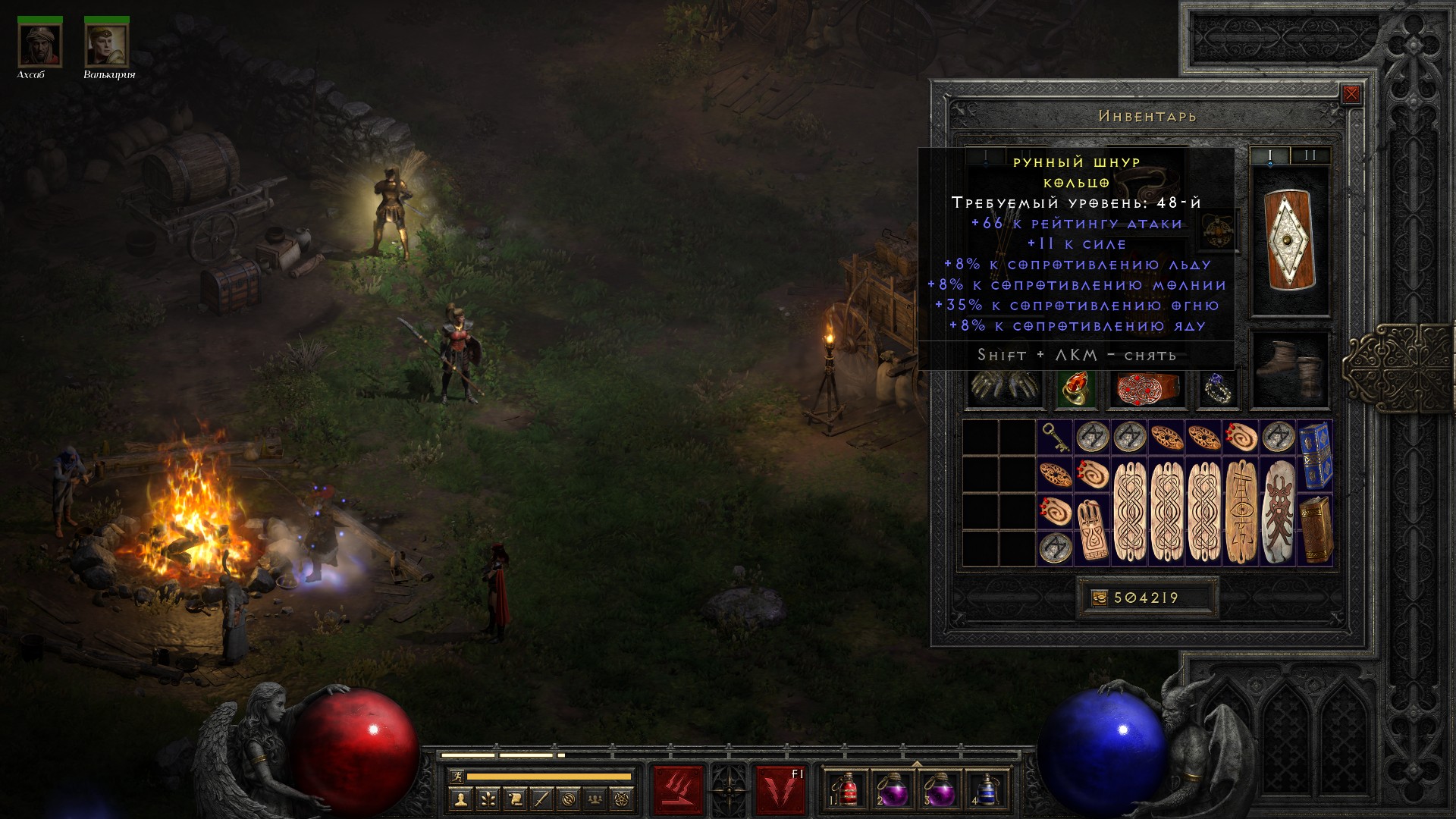Select the white charm with red demon face
Screen dimensions: 1456x819
pos(1278,512)
